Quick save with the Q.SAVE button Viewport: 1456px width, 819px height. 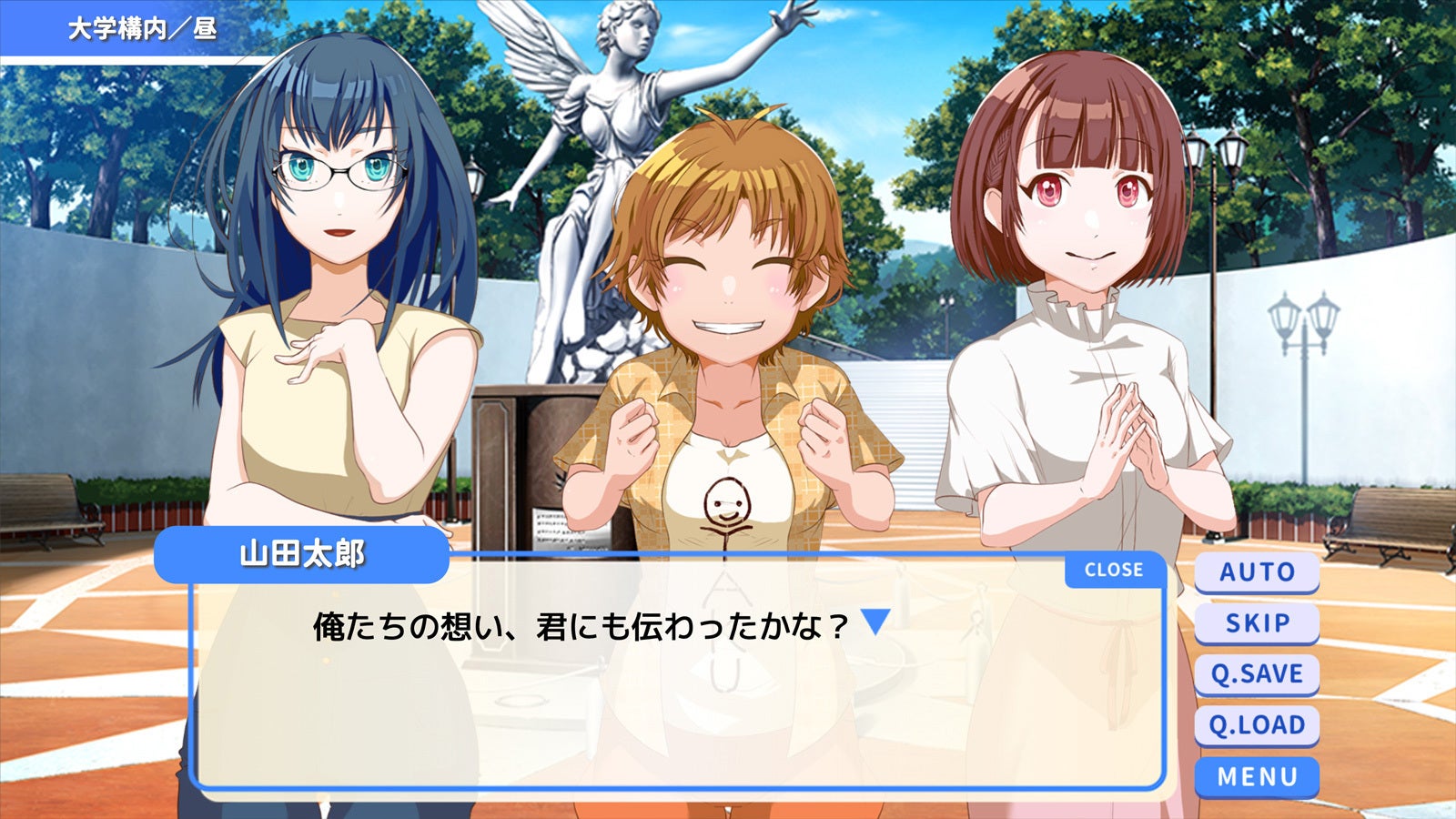pos(1256,673)
